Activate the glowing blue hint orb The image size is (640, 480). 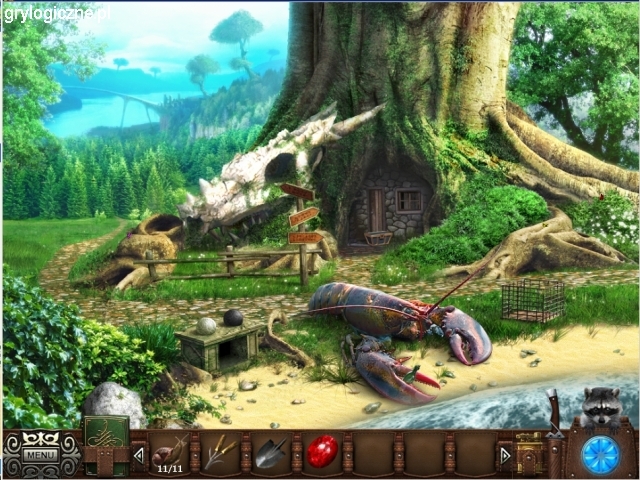coord(600,454)
